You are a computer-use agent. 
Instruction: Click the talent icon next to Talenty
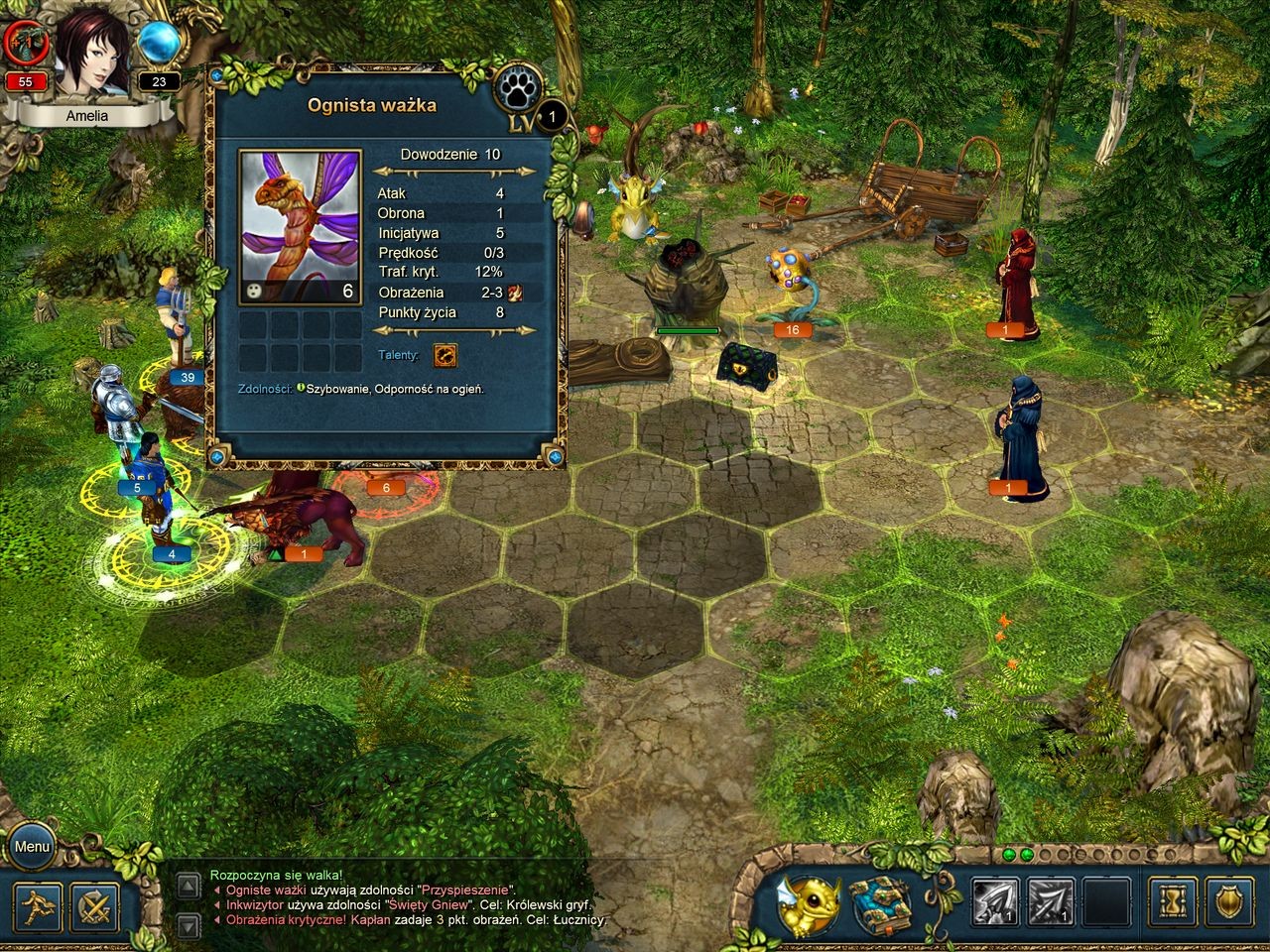tap(445, 355)
